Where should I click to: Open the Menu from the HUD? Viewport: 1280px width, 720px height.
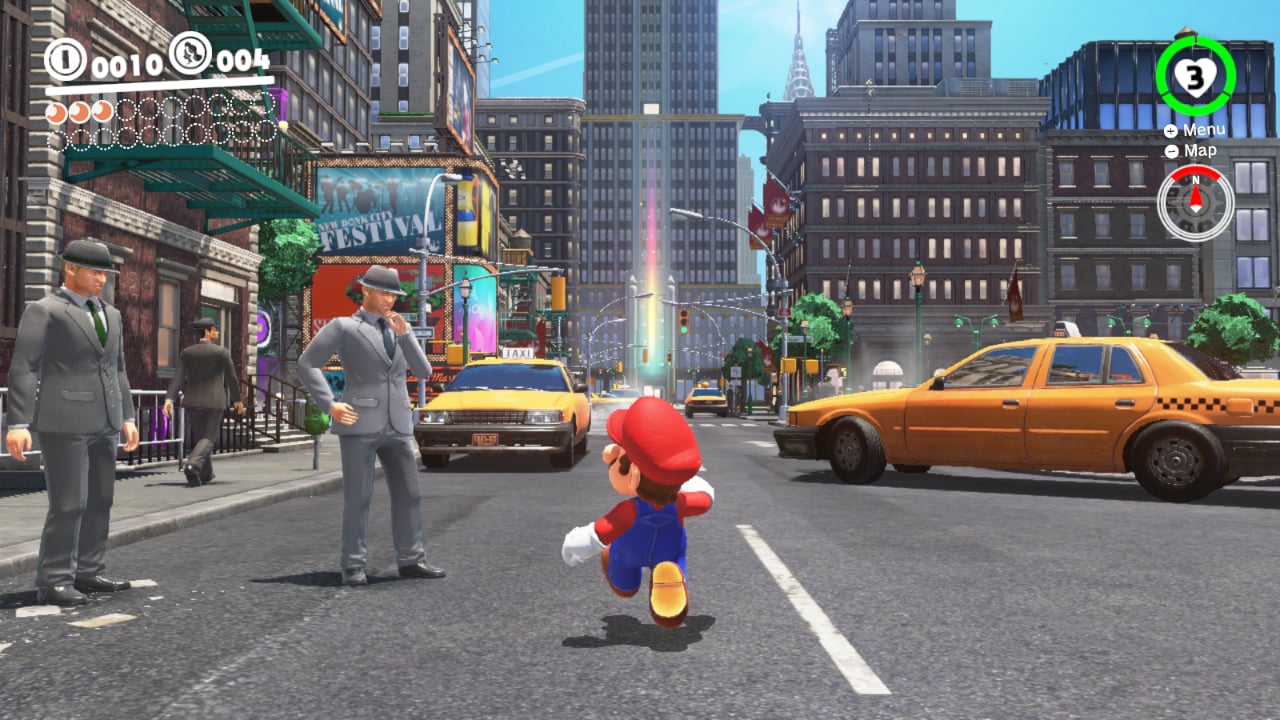(x=1204, y=129)
